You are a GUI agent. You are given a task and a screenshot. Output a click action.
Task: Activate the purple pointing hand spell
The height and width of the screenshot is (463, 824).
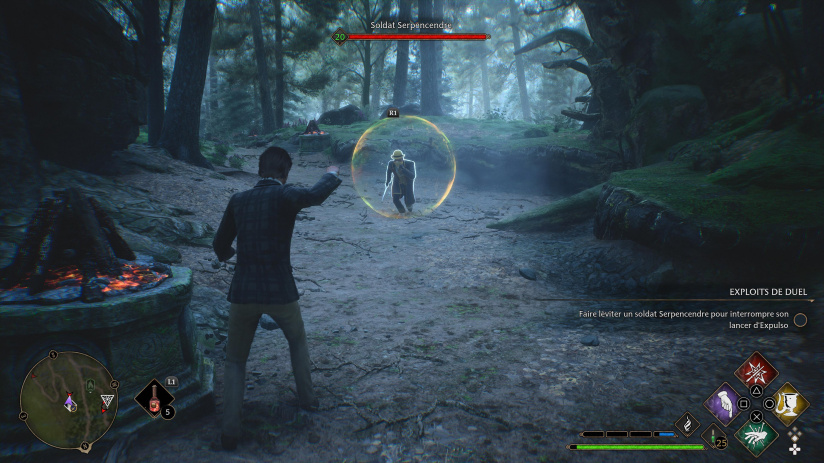click(x=724, y=404)
